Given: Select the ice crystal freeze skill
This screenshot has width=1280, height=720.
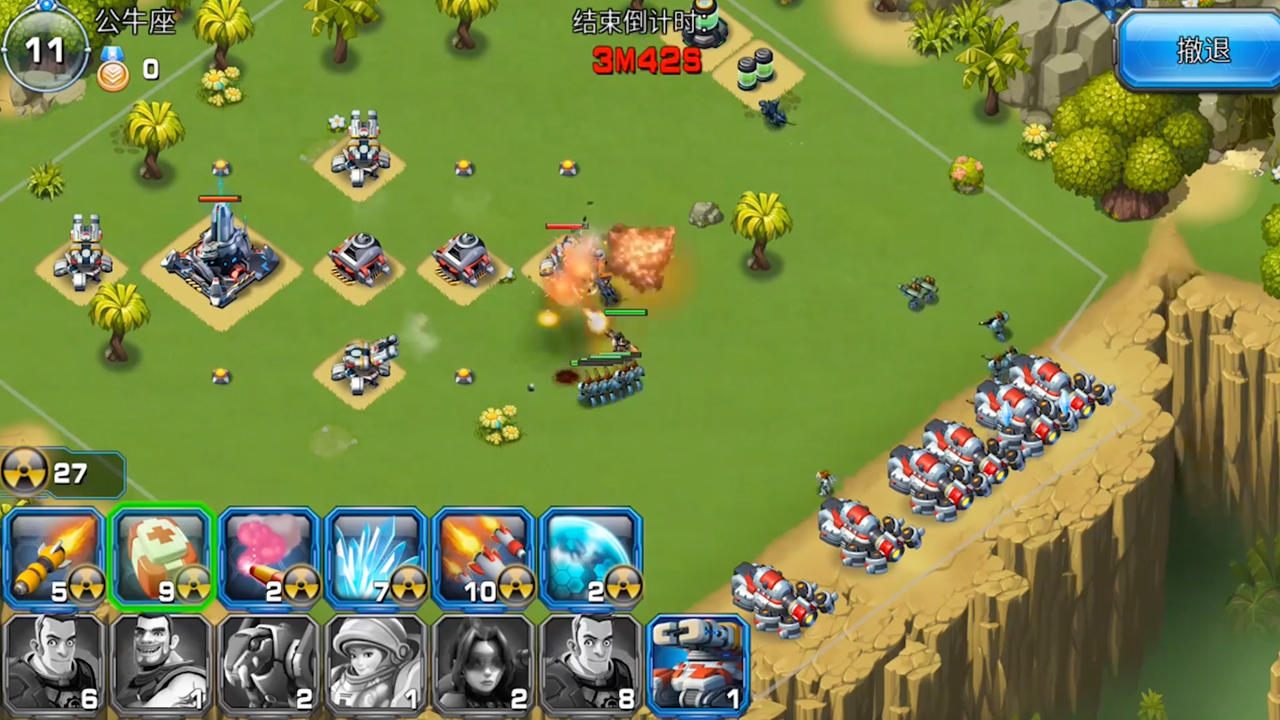Looking at the screenshot, I should pos(375,555).
